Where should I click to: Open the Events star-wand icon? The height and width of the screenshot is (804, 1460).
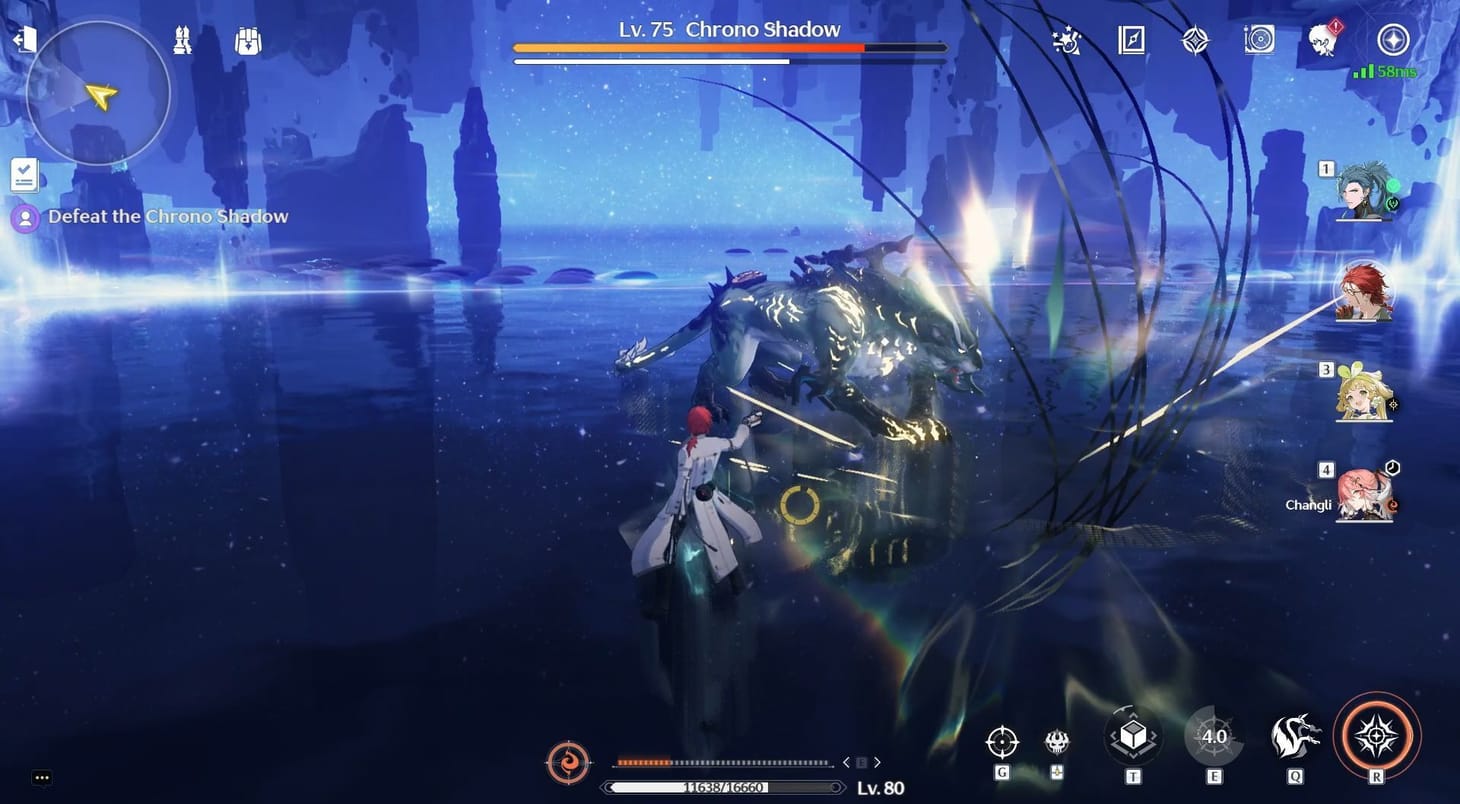coord(1063,40)
